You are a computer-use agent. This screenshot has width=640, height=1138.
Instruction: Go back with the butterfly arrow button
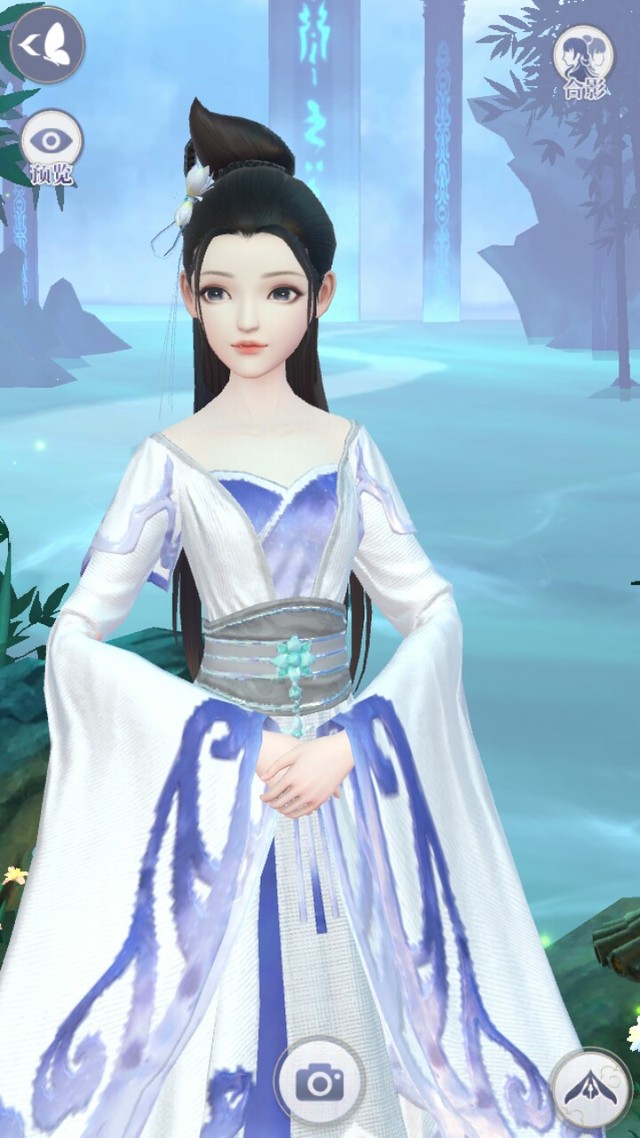click(47, 45)
